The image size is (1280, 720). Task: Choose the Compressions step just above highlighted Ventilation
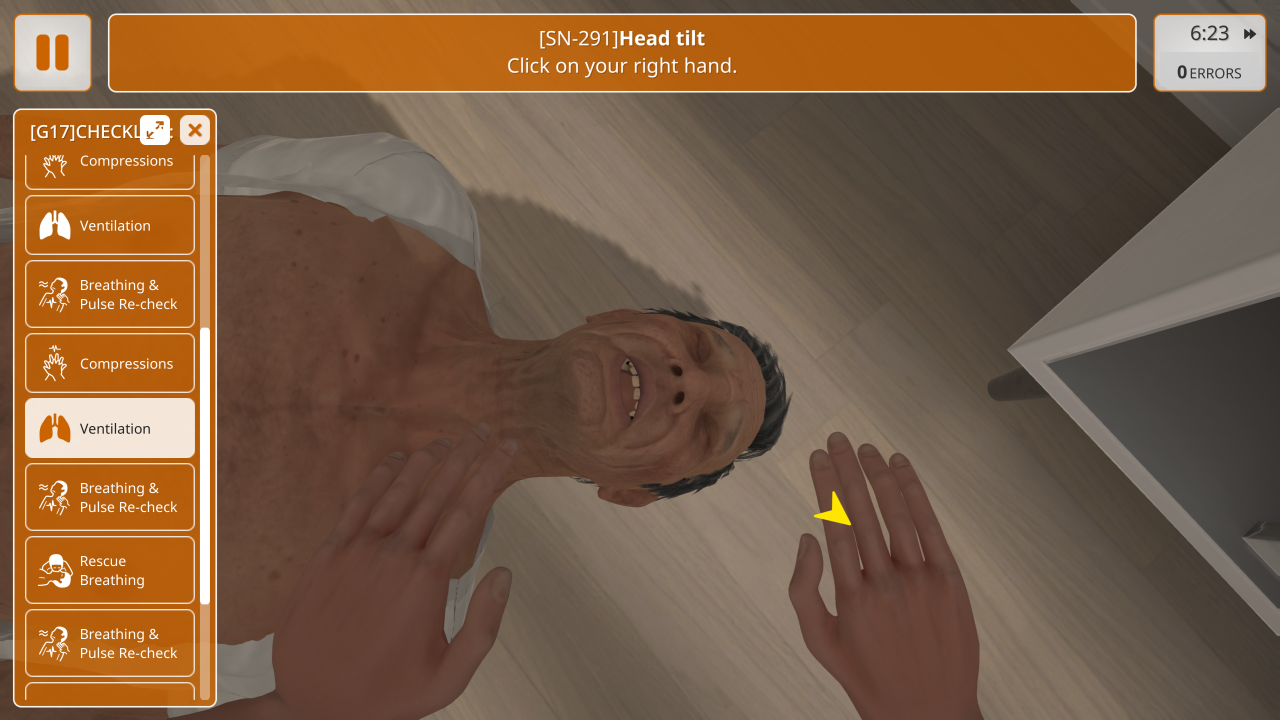point(110,363)
